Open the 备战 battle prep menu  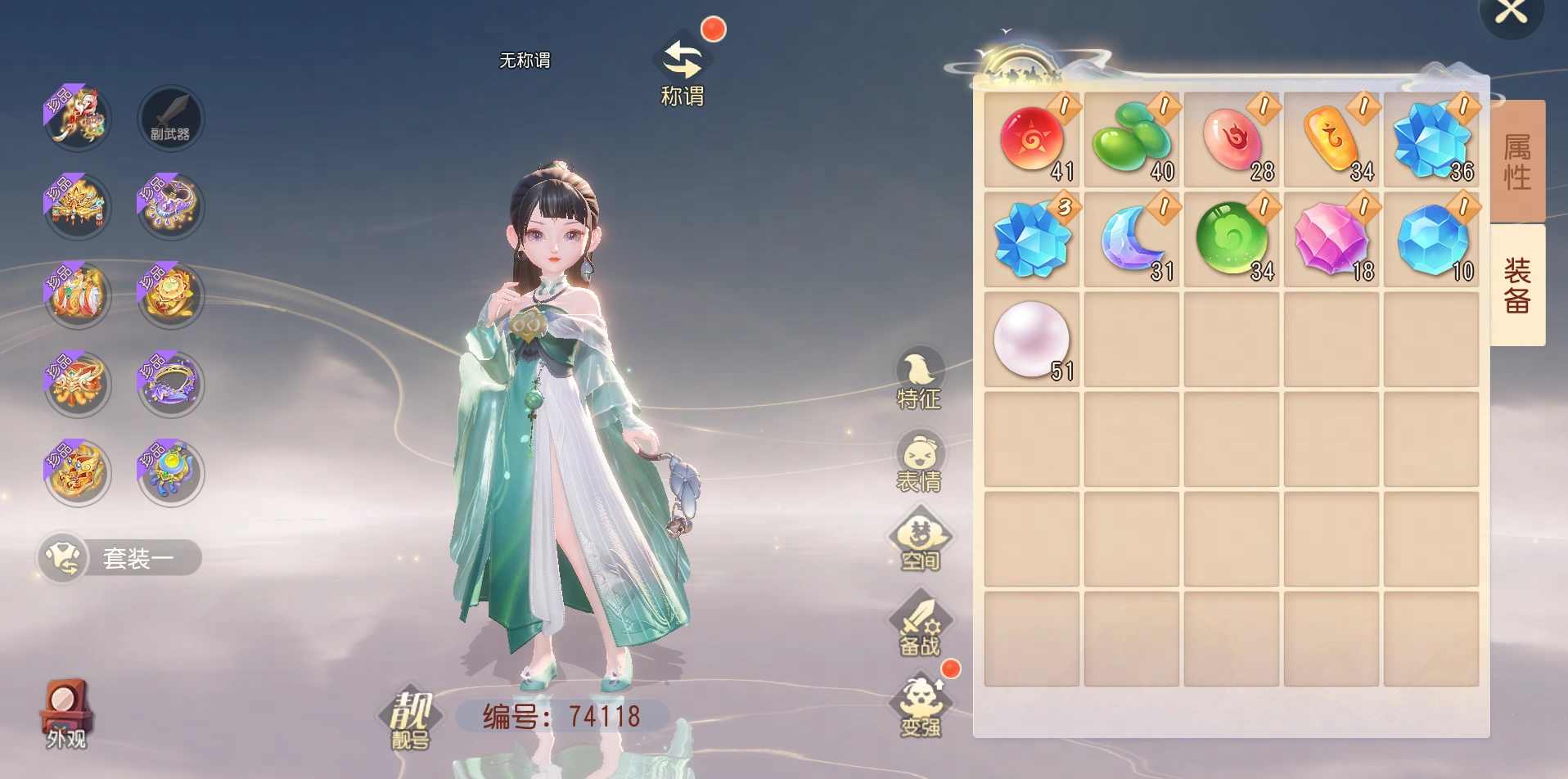[920, 627]
